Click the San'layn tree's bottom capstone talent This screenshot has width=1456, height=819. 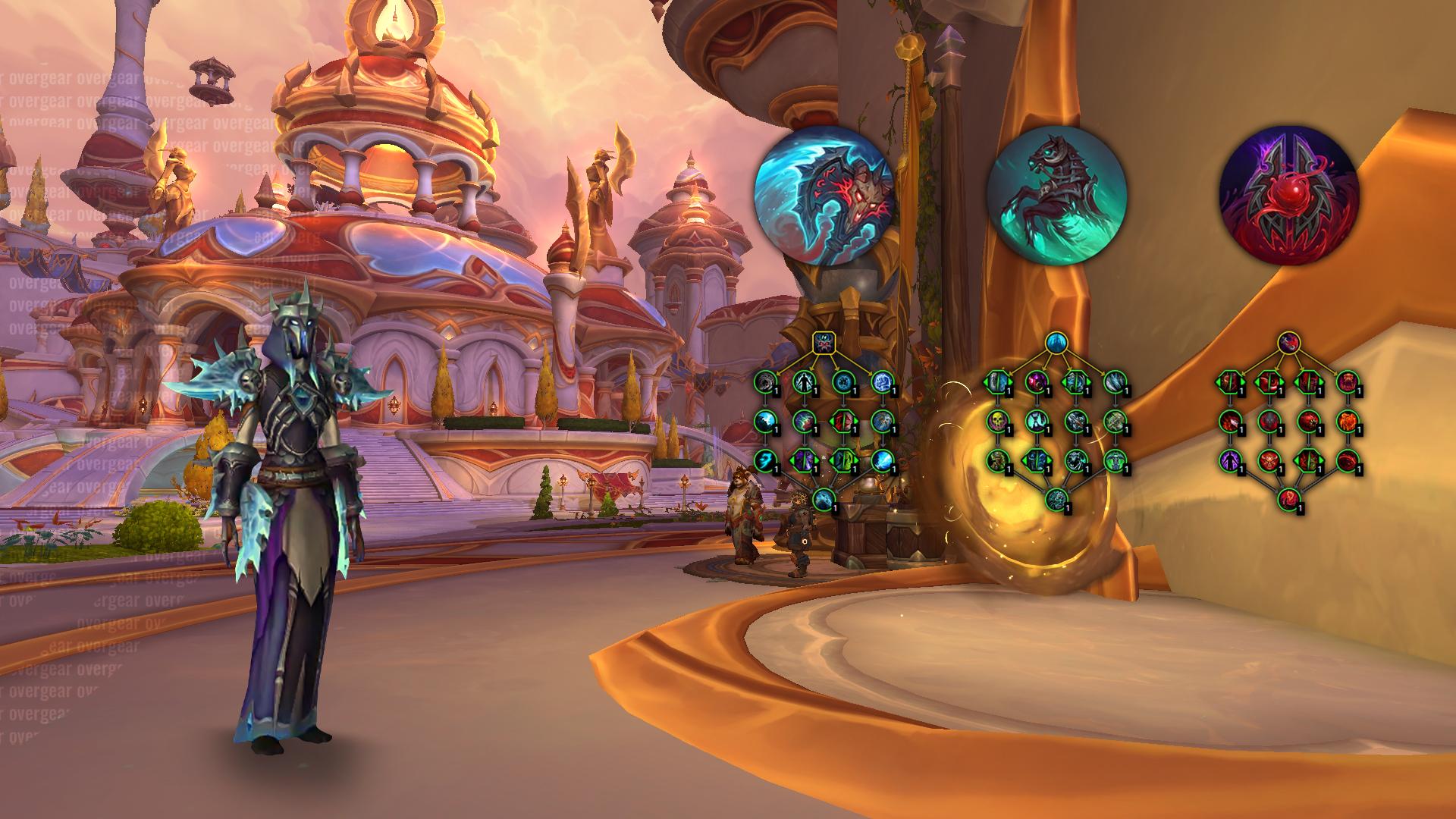[x=1288, y=499]
